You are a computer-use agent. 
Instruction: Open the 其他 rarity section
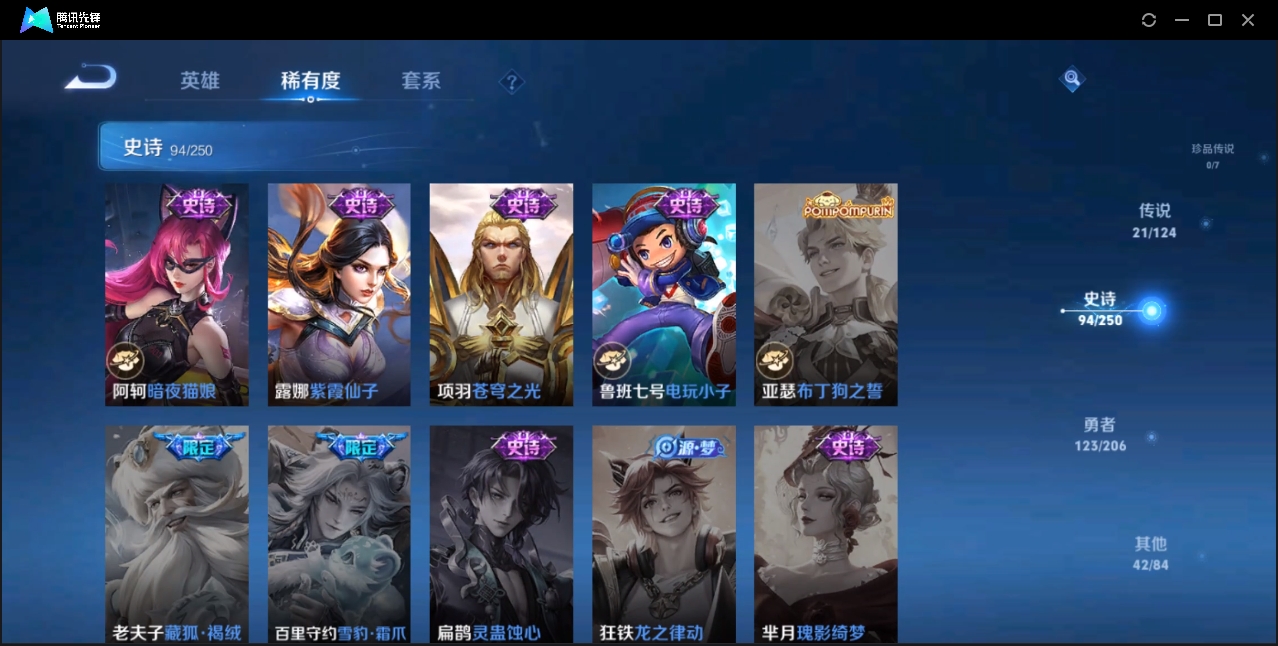(x=1150, y=553)
